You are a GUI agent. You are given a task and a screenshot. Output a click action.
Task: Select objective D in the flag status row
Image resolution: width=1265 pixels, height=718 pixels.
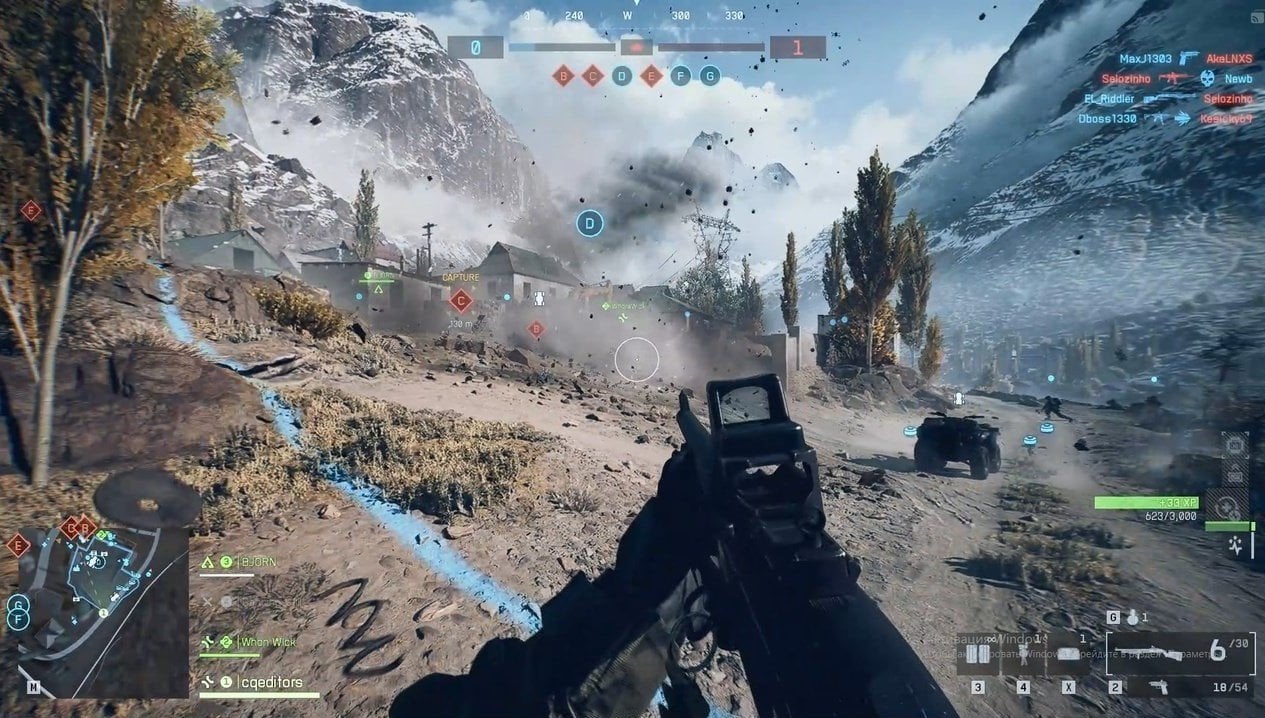(x=622, y=75)
